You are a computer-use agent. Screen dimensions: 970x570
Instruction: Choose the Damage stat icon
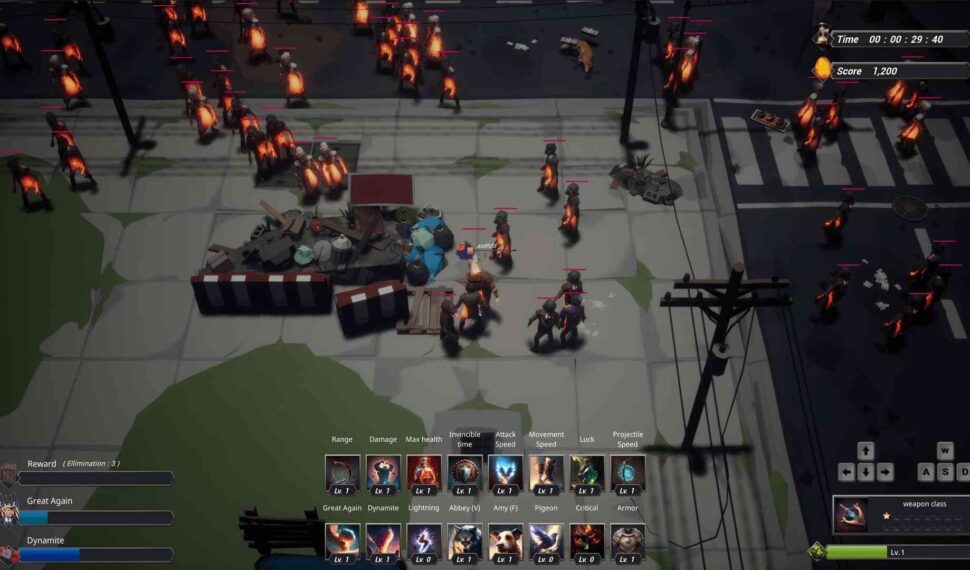click(383, 472)
